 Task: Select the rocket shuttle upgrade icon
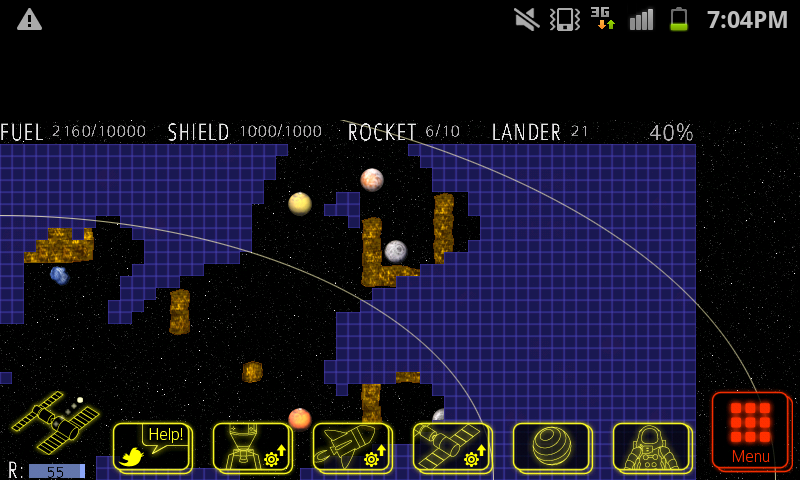[x=351, y=446]
